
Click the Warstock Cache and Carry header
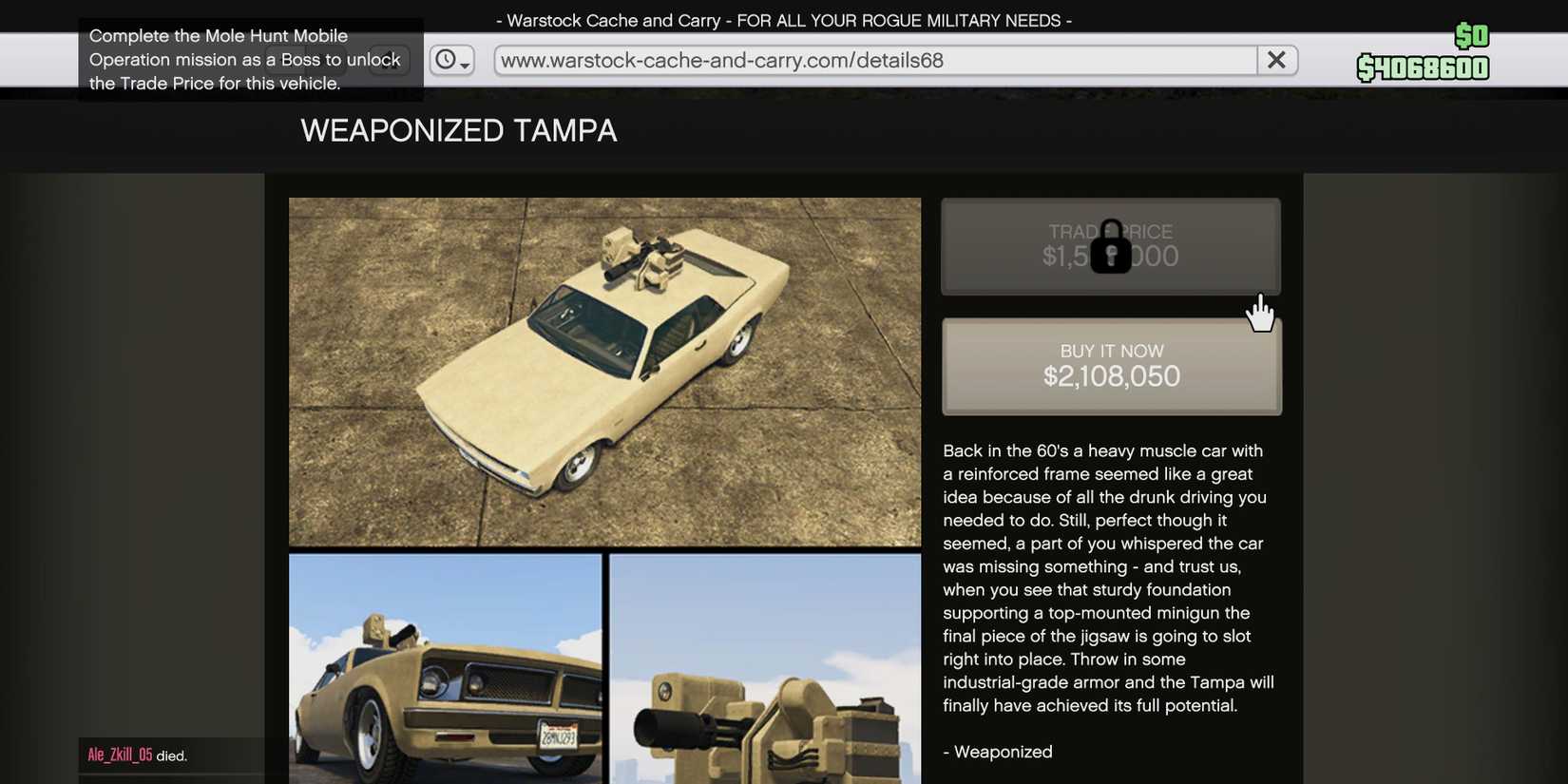[782, 19]
